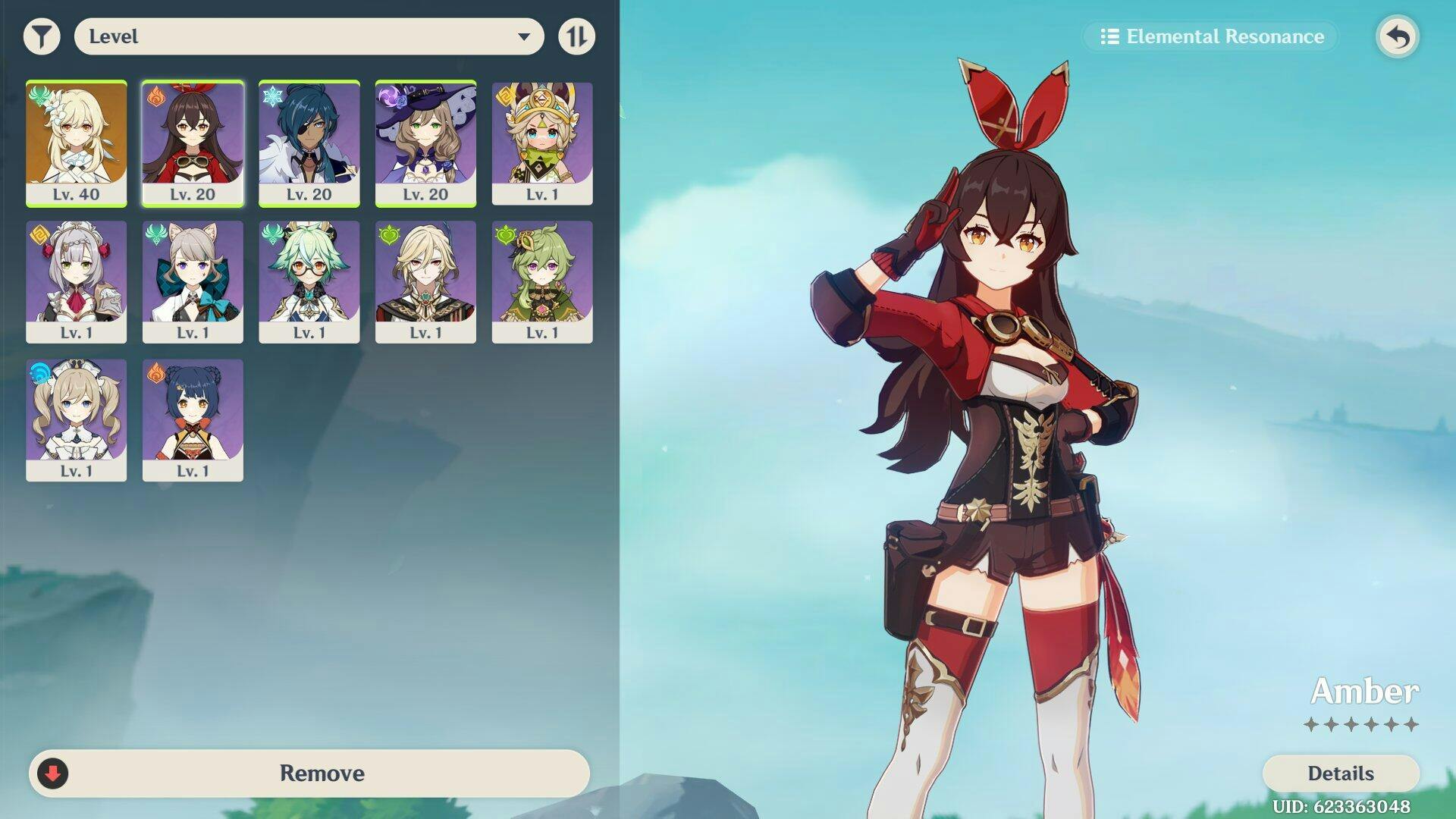Select Lisa with the purple hat
The width and height of the screenshot is (1456, 819).
[x=425, y=143]
